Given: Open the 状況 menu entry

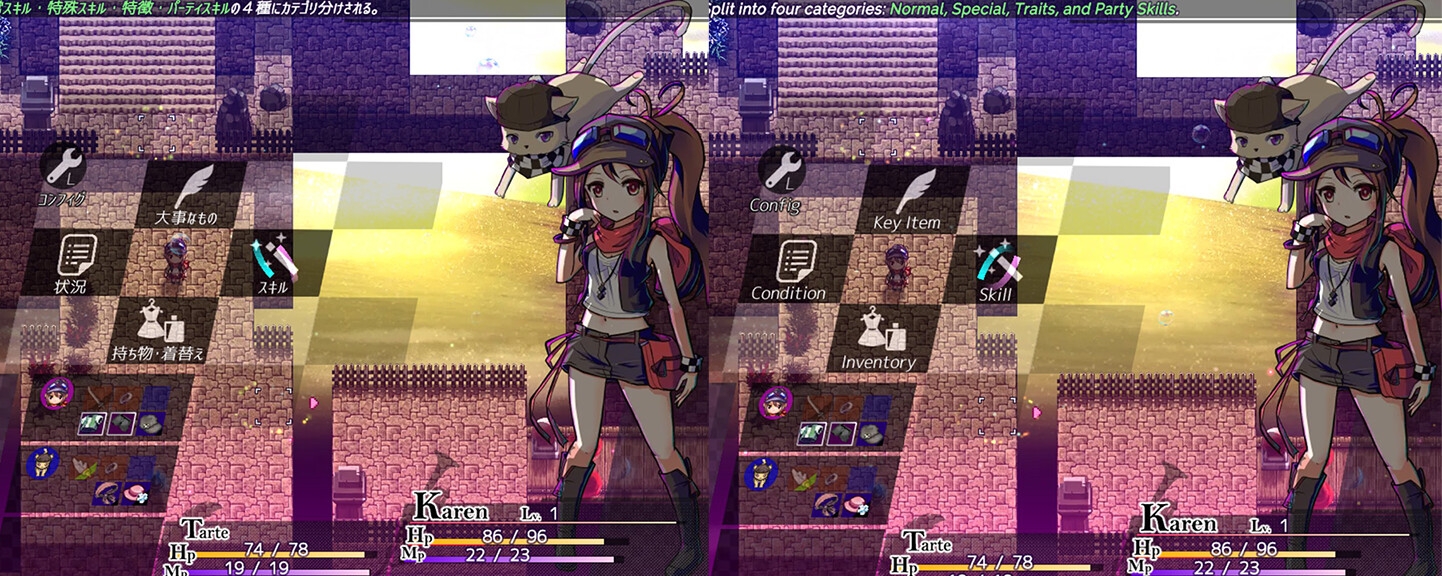Looking at the screenshot, I should [76, 265].
